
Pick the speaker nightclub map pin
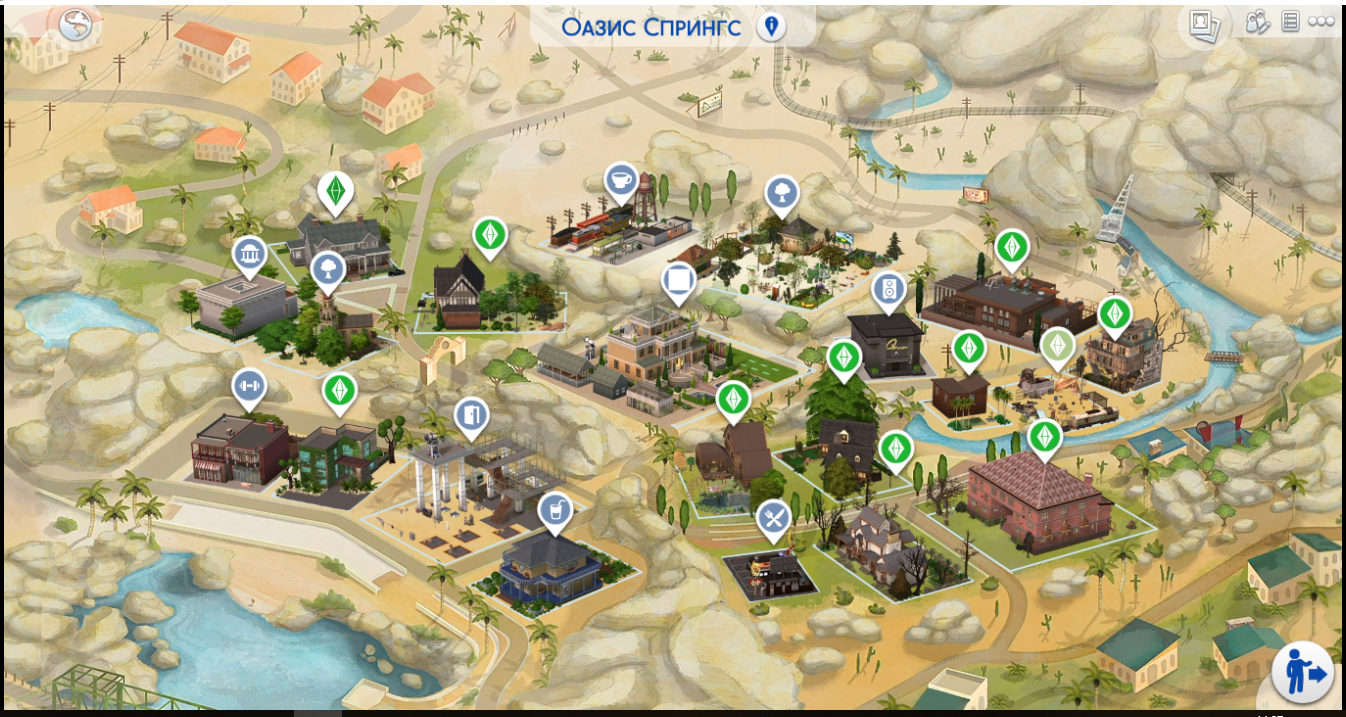click(887, 291)
